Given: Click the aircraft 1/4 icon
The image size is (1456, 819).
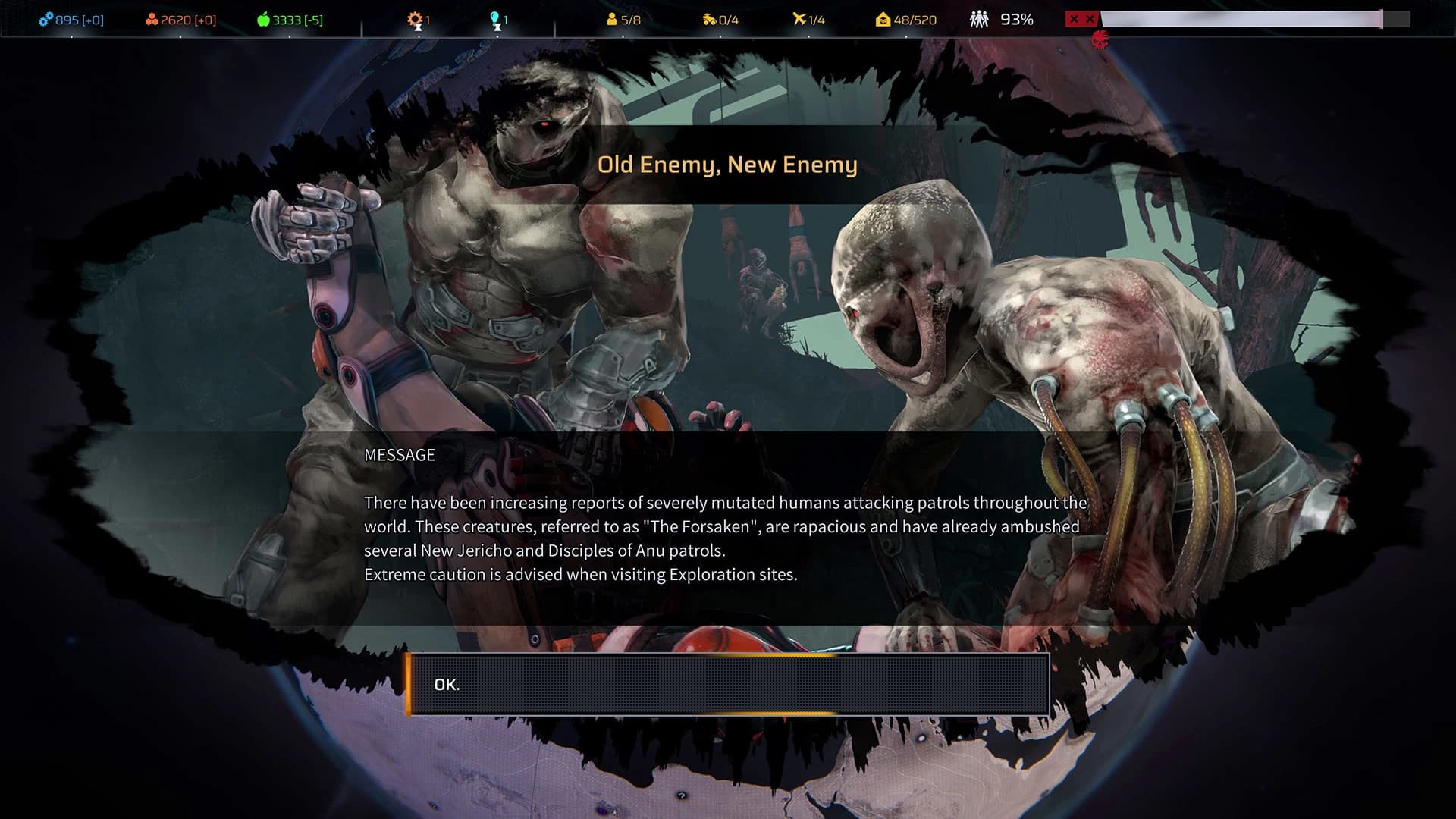Looking at the screenshot, I should (799, 19).
